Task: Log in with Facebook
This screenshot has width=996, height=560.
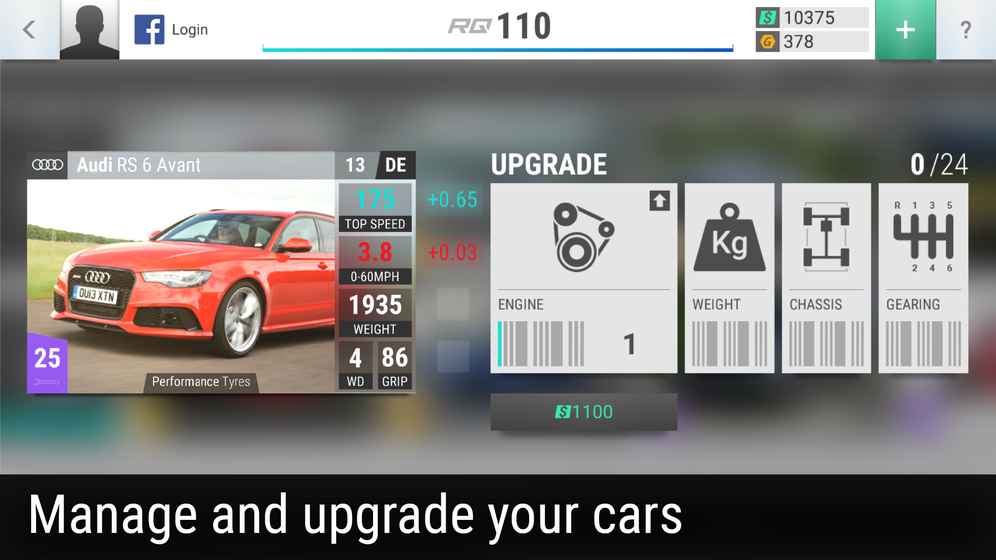Action: [x=171, y=30]
